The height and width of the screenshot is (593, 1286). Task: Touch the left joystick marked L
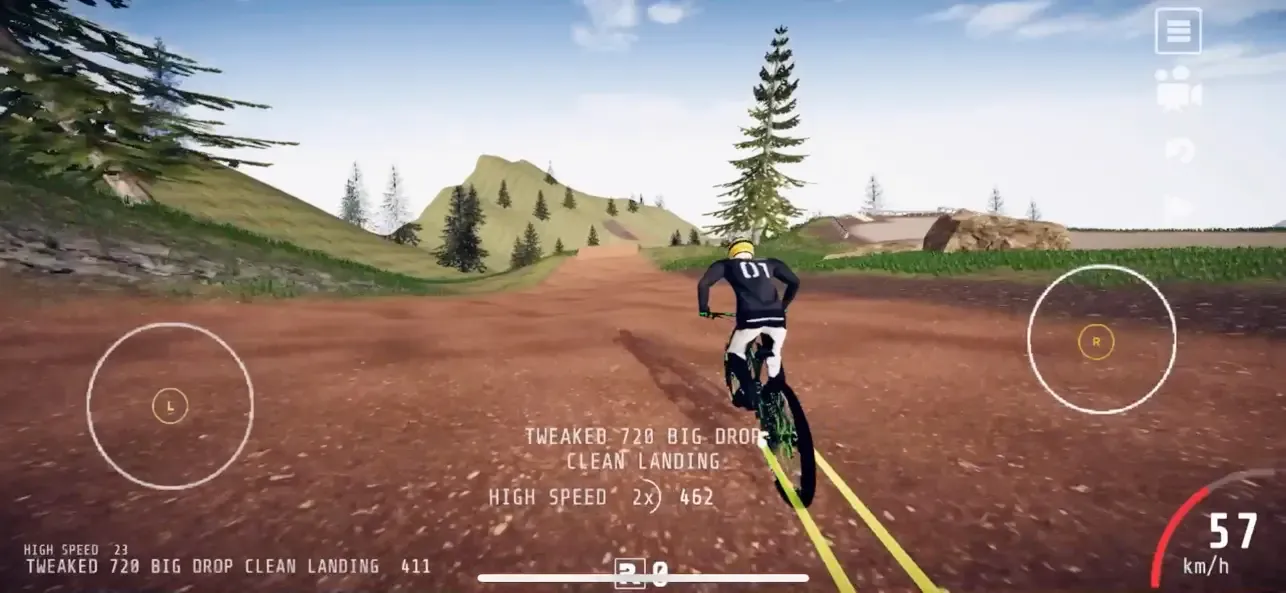point(170,406)
